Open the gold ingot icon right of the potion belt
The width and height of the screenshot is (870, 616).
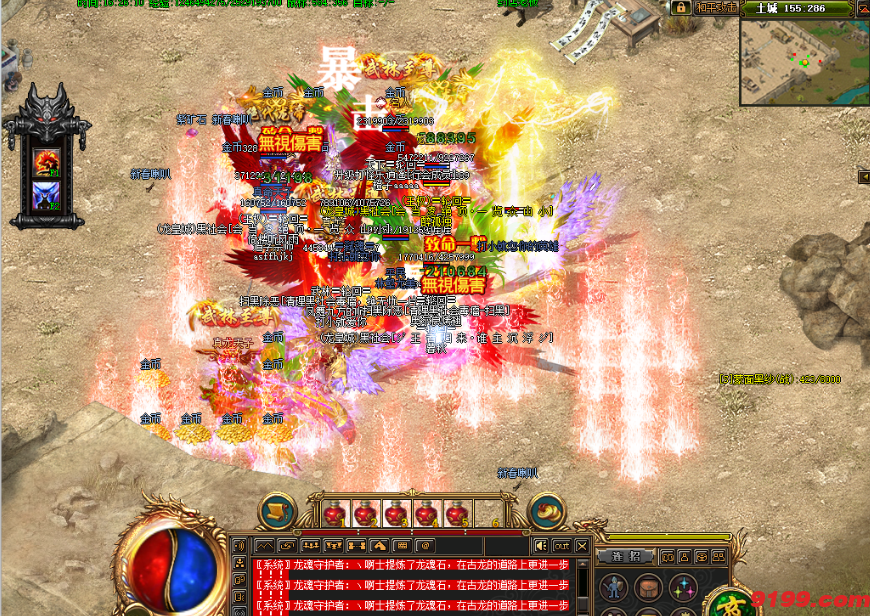pos(547,511)
